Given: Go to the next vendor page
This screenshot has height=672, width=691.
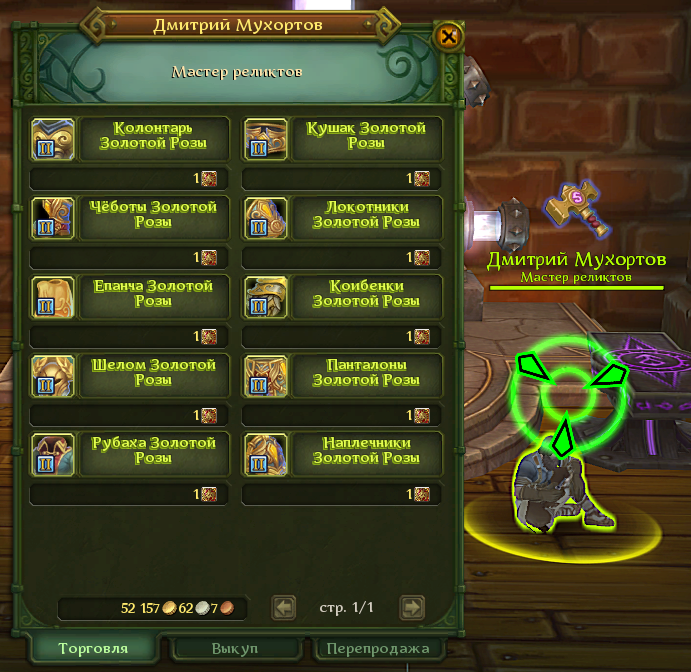Looking at the screenshot, I should coord(412,607).
